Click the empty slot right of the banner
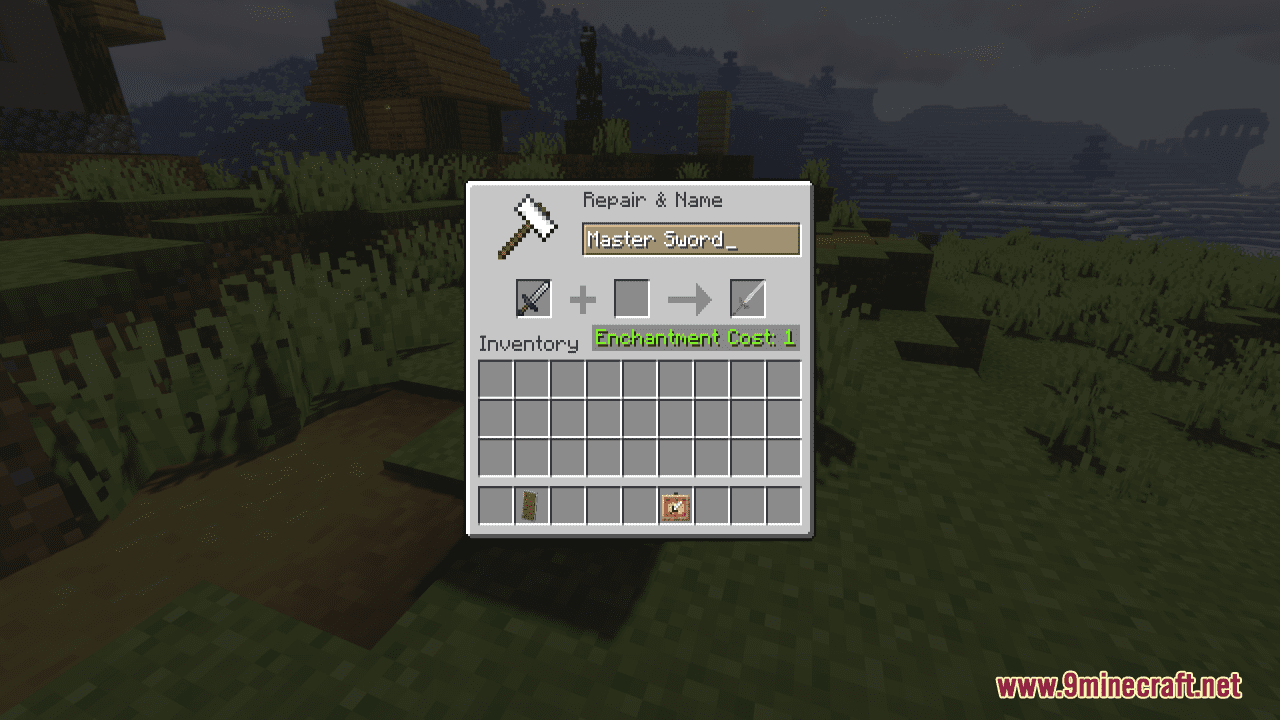1280x720 pixels. point(567,507)
